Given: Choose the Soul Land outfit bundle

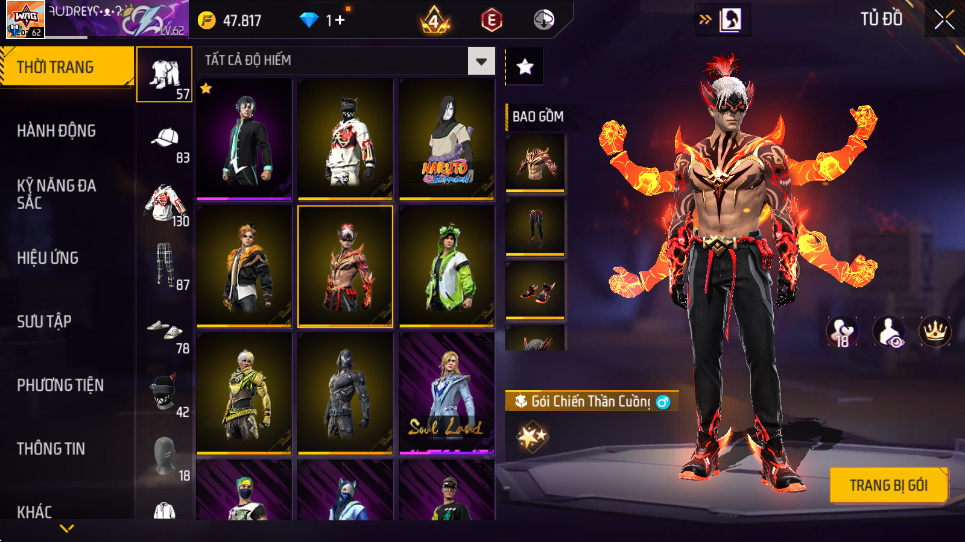Looking at the screenshot, I should coord(447,392).
